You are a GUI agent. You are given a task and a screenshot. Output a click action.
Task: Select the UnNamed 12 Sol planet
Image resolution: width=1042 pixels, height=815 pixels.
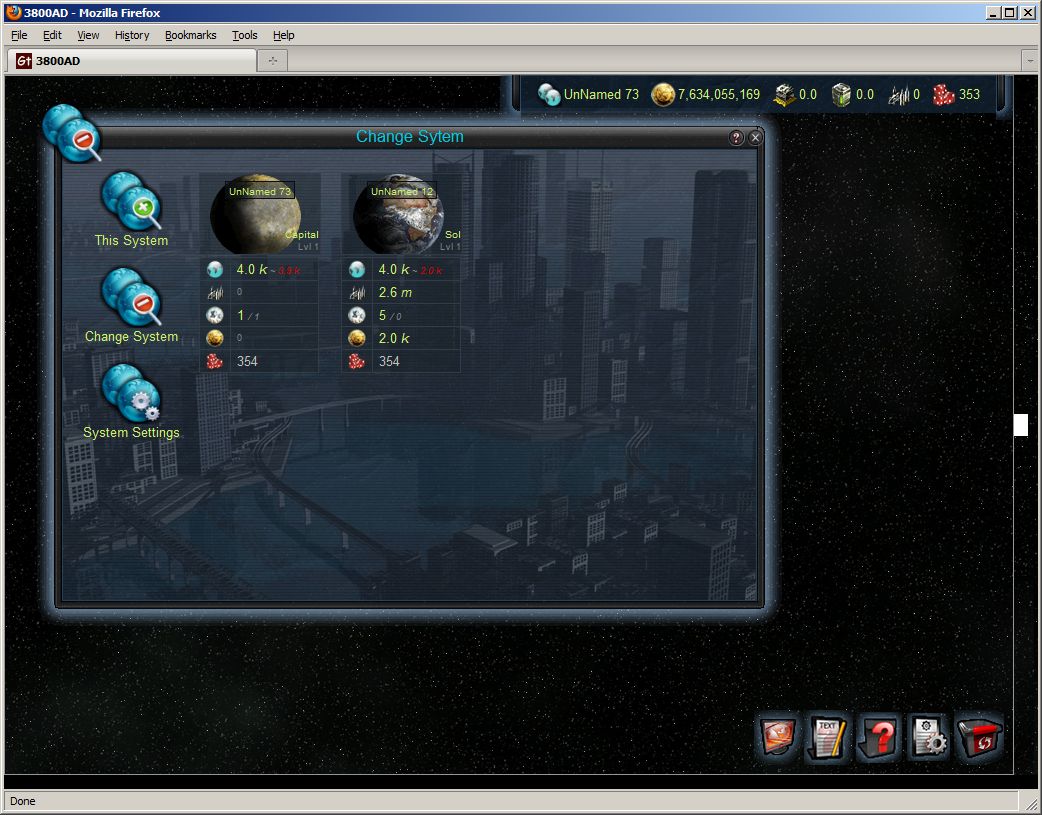(400, 215)
